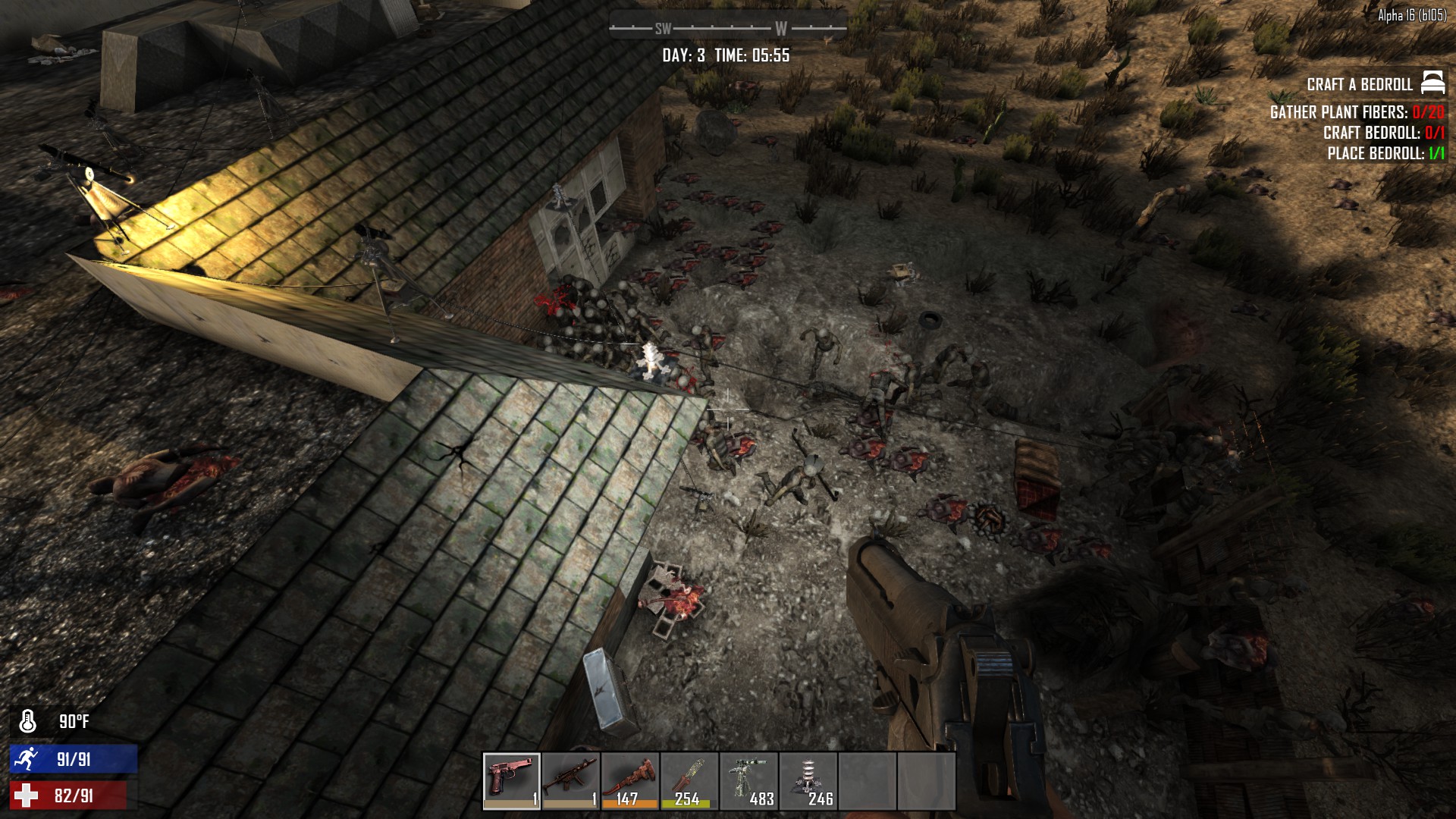The height and width of the screenshot is (819, 1456).
Task: Select the auto turret slot
Action: coord(748,780)
